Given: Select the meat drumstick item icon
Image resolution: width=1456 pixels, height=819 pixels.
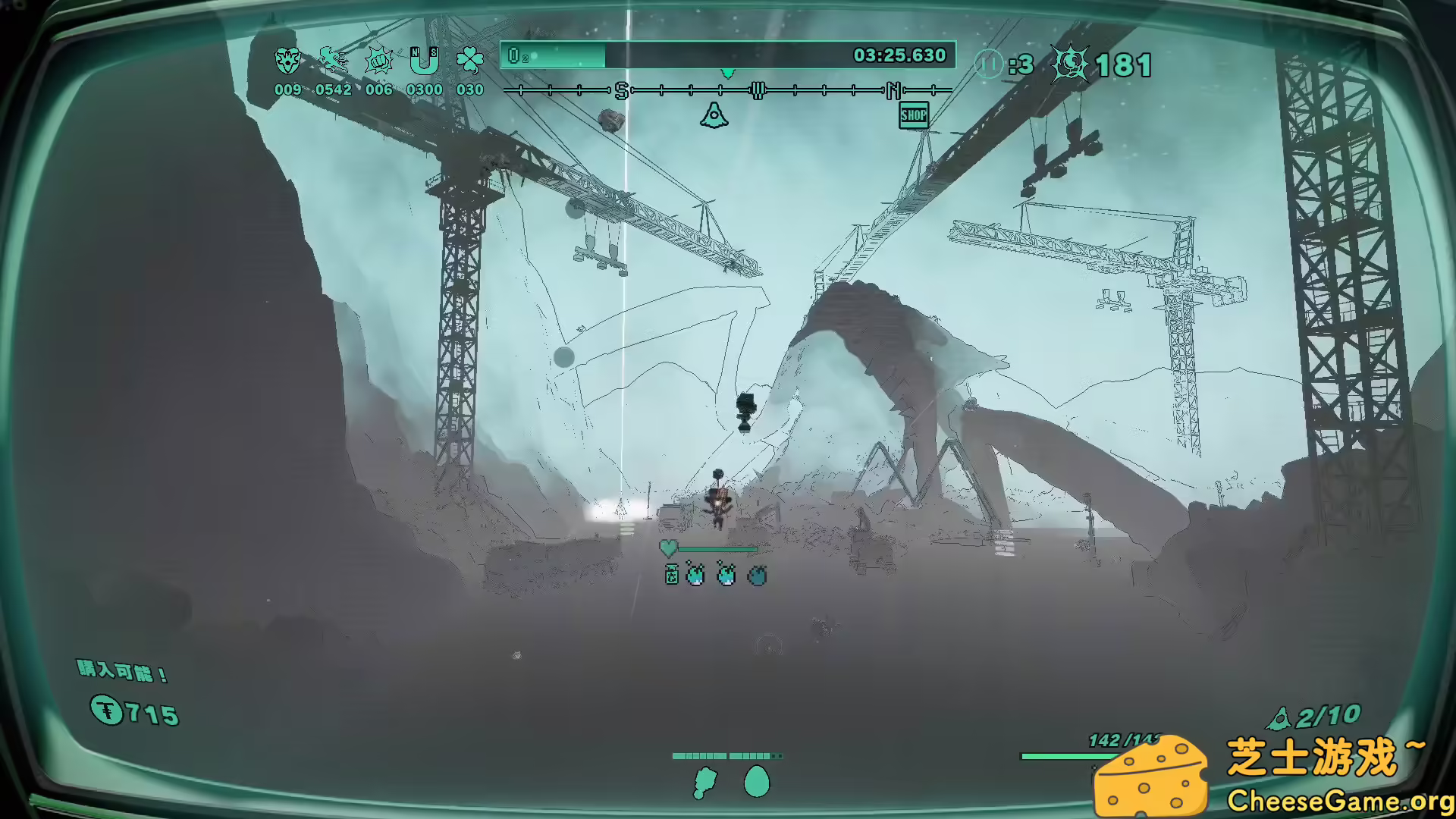Looking at the screenshot, I should click(705, 782).
